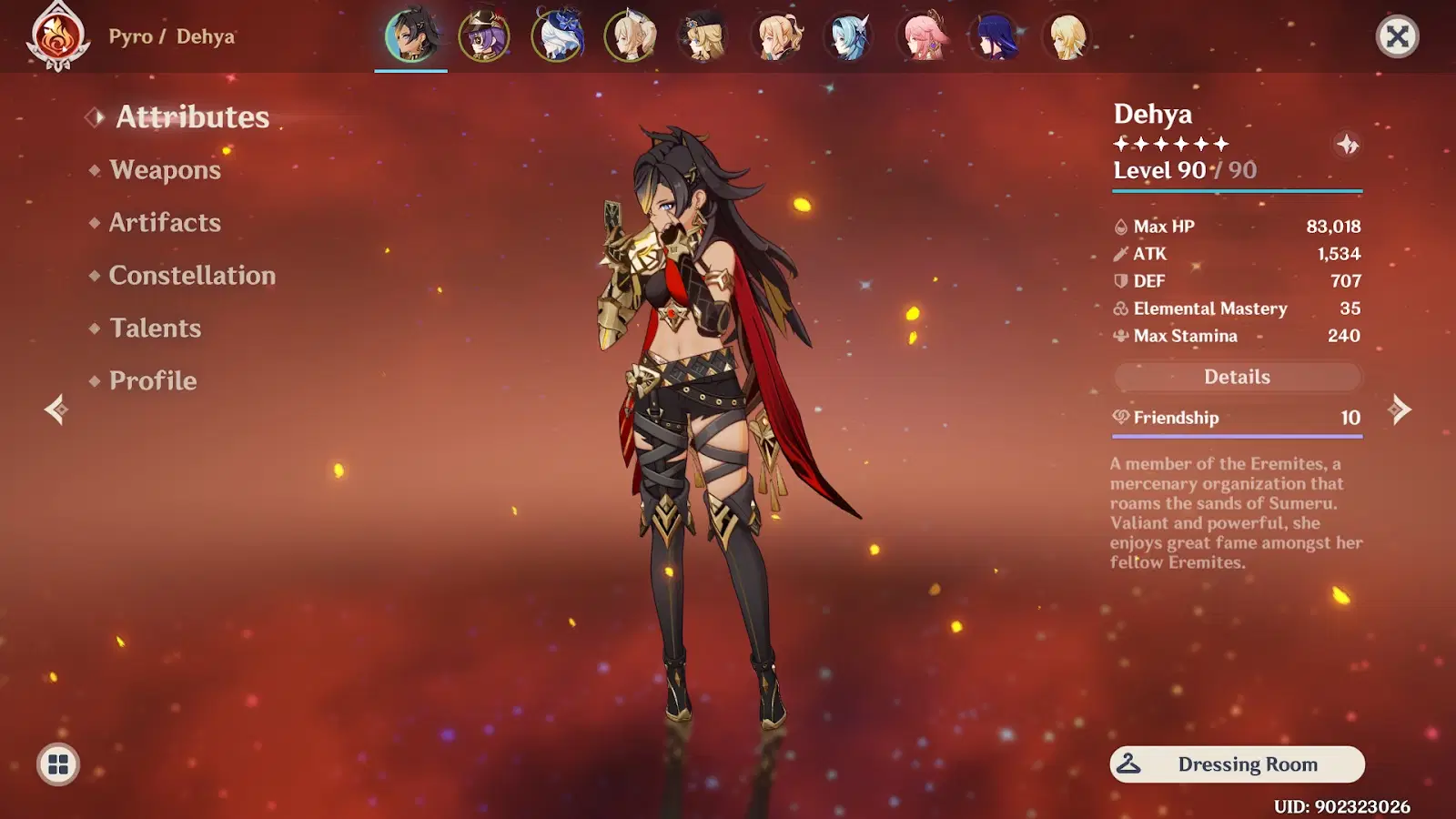Viewport: 1456px width, 819px height.
Task: Open the Constellation page
Action: coord(192,276)
